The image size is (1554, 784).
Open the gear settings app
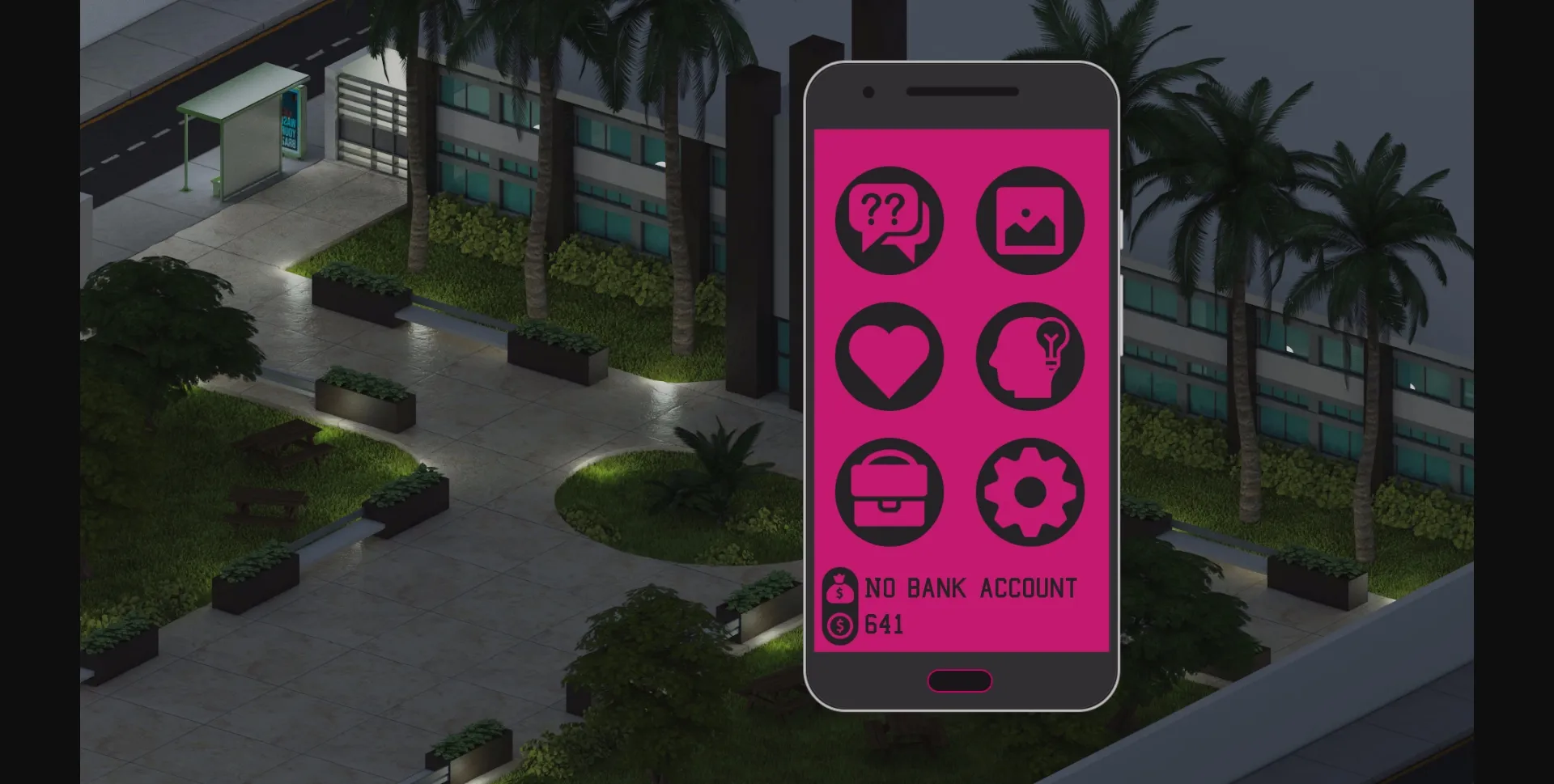(x=1030, y=492)
